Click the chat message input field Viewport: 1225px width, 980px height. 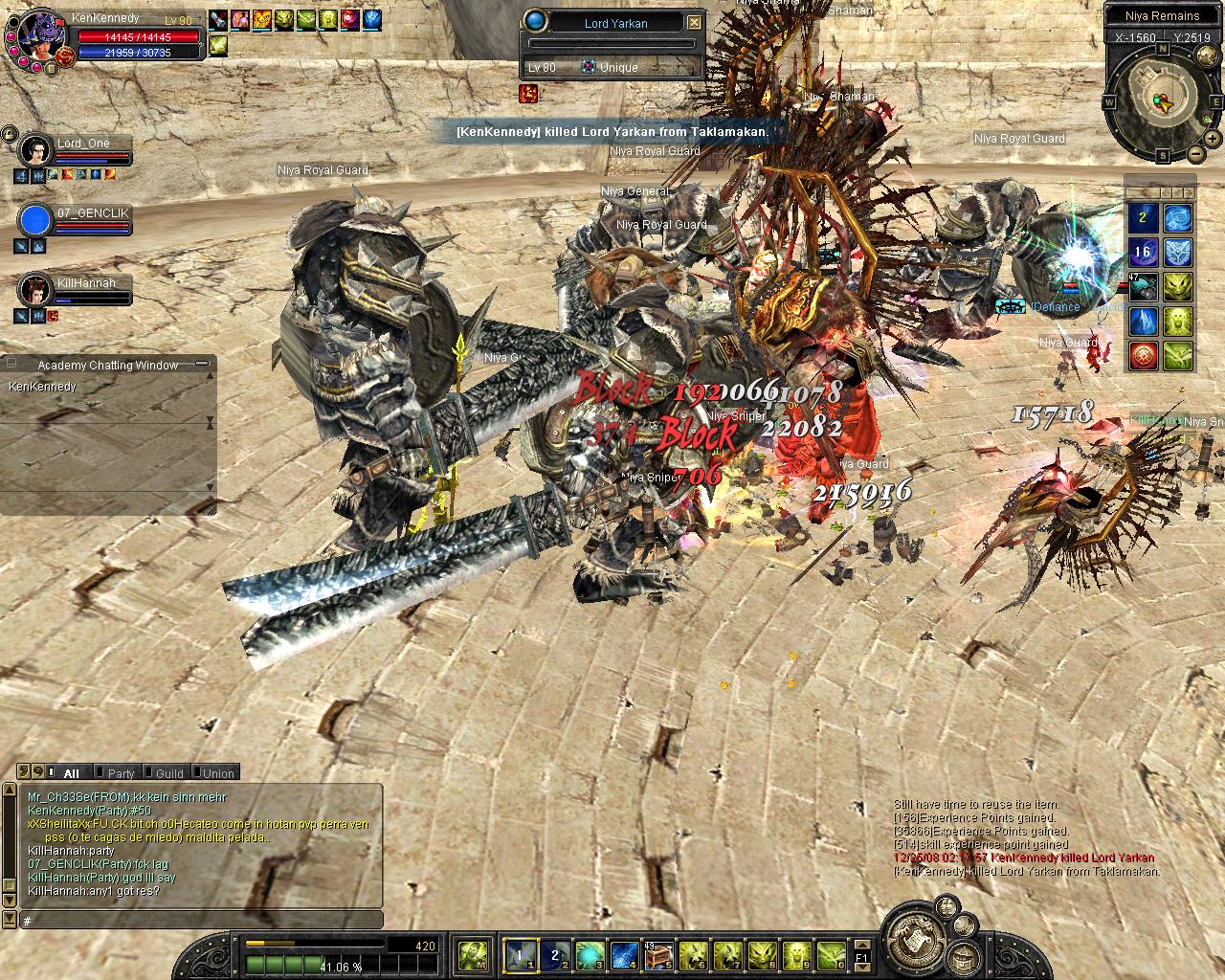coord(201,921)
